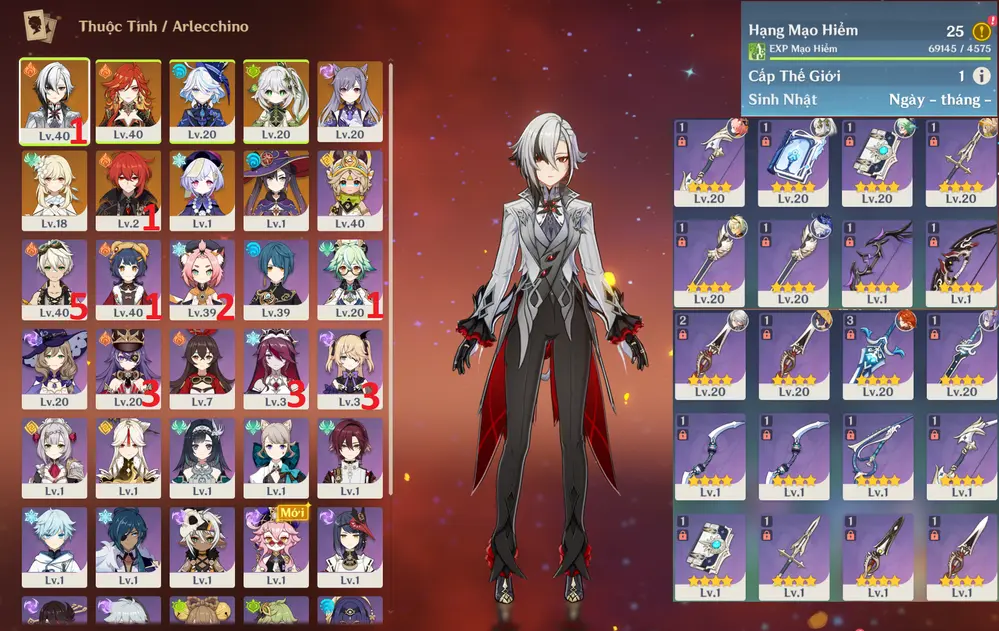Open the World Level info icon
Image resolution: width=999 pixels, height=631 pixels.
(981, 76)
